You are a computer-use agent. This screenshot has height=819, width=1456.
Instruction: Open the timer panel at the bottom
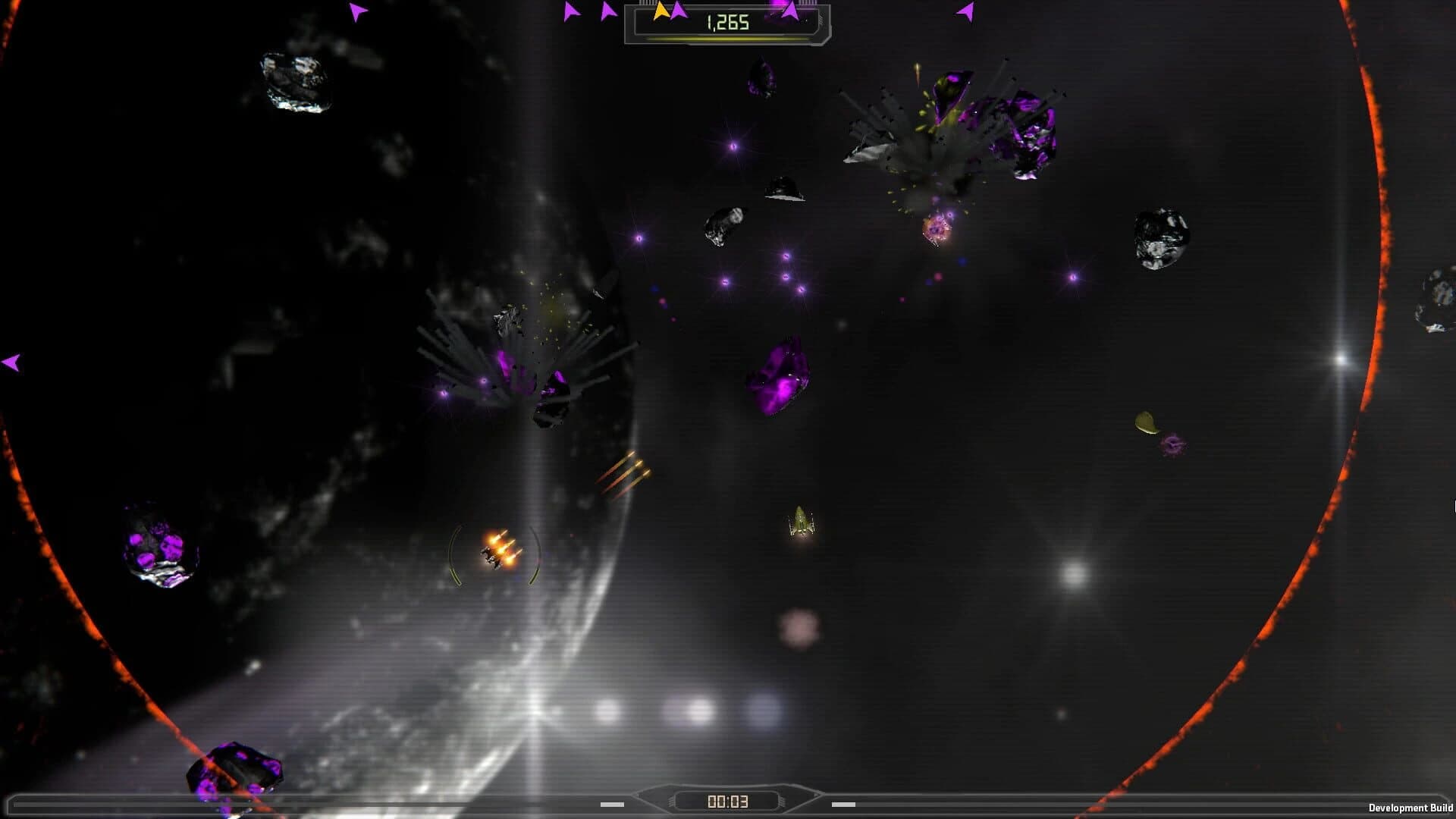click(728, 800)
